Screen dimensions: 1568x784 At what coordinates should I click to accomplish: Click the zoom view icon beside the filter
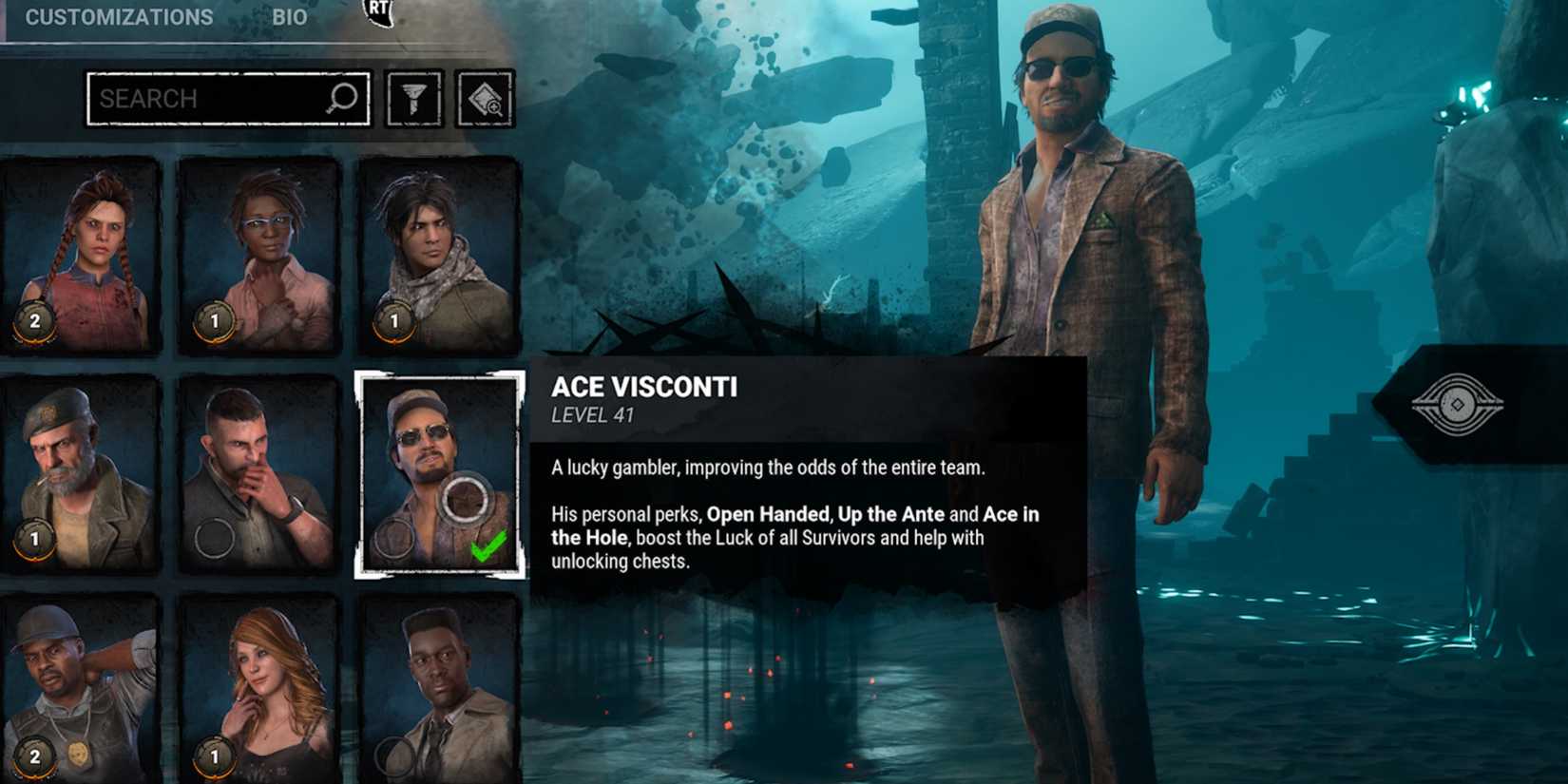(x=487, y=98)
